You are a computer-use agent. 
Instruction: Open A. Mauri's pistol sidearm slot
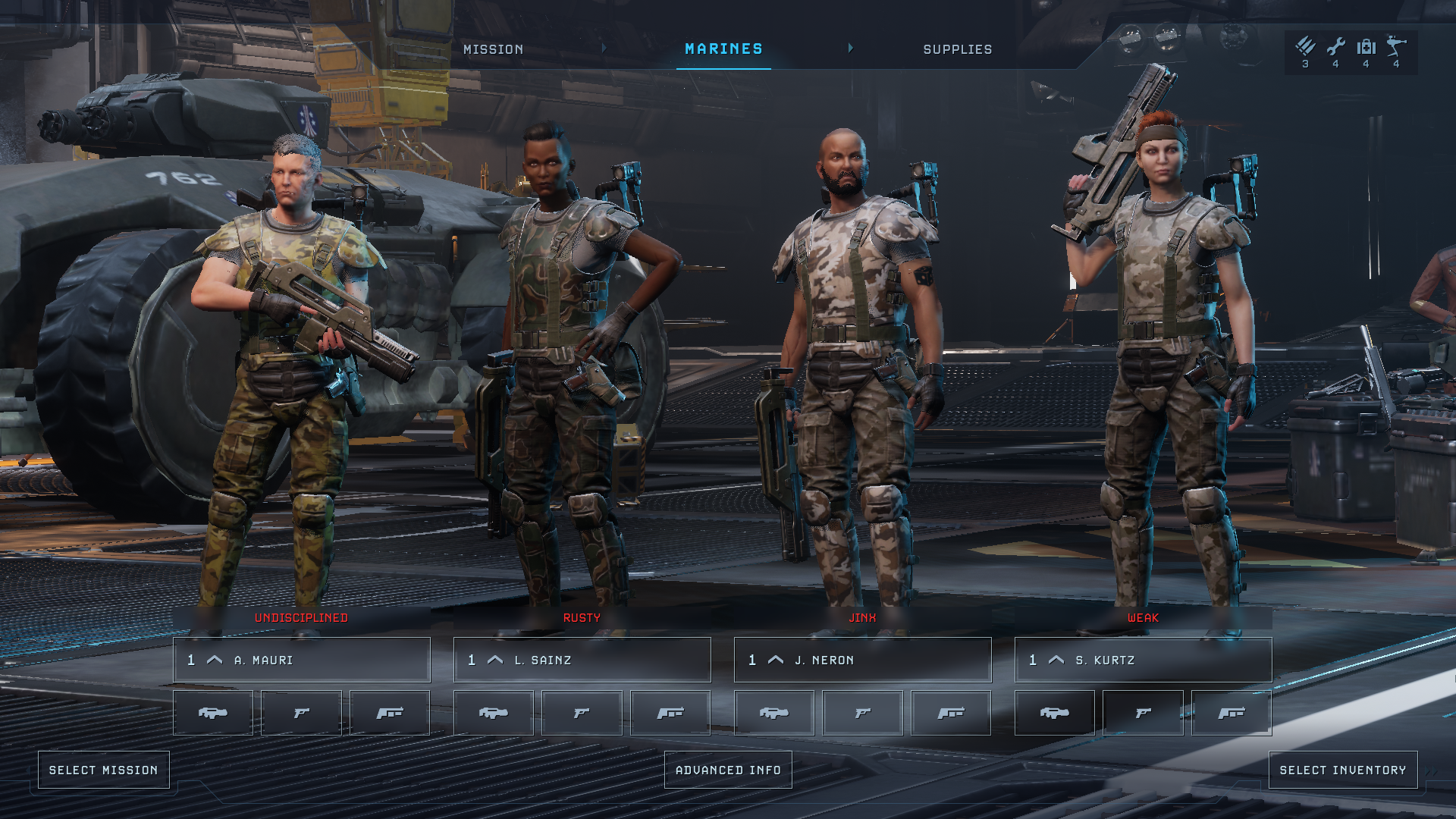(301, 713)
